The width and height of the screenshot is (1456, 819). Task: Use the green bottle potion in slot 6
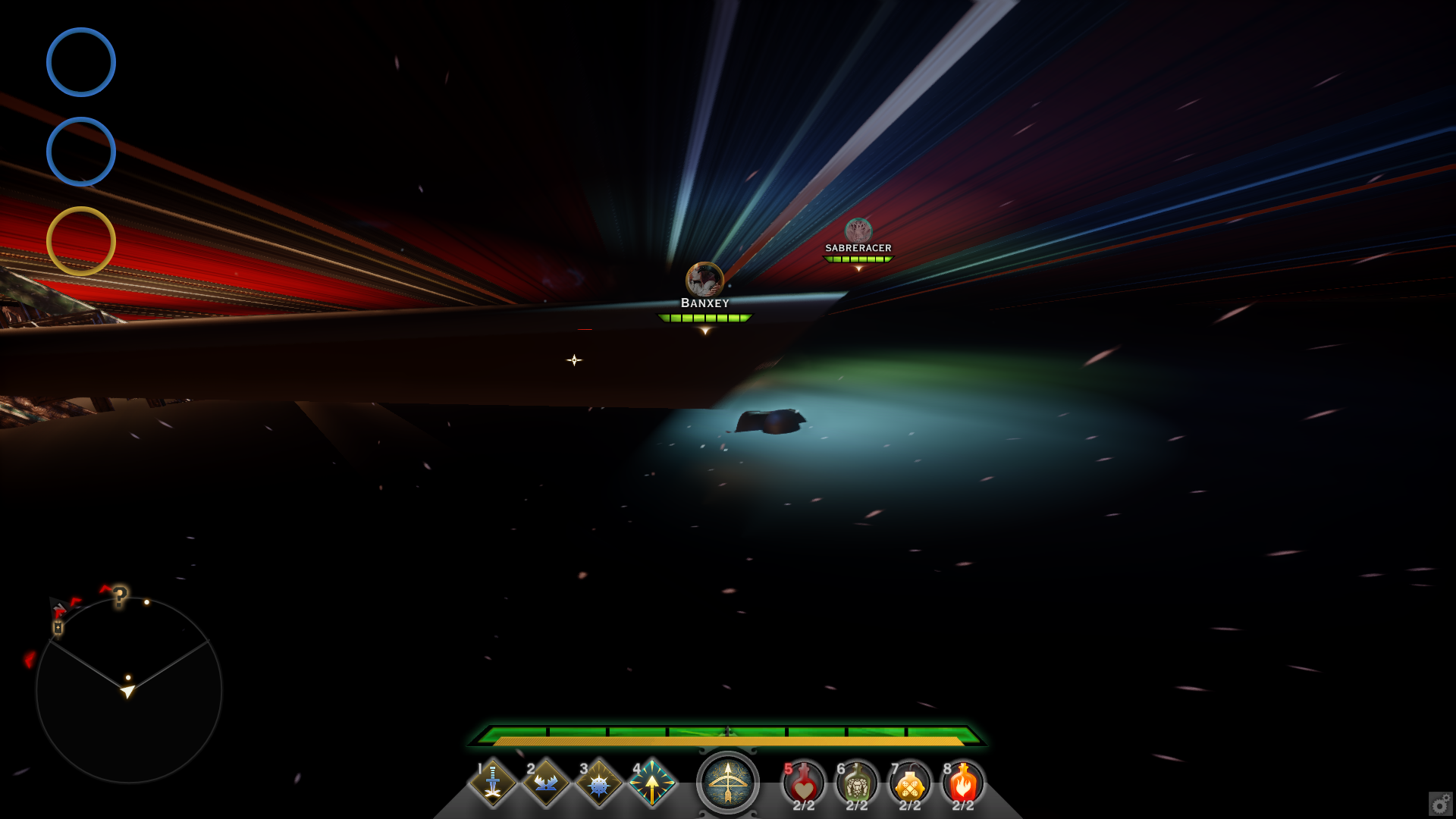tap(857, 785)
